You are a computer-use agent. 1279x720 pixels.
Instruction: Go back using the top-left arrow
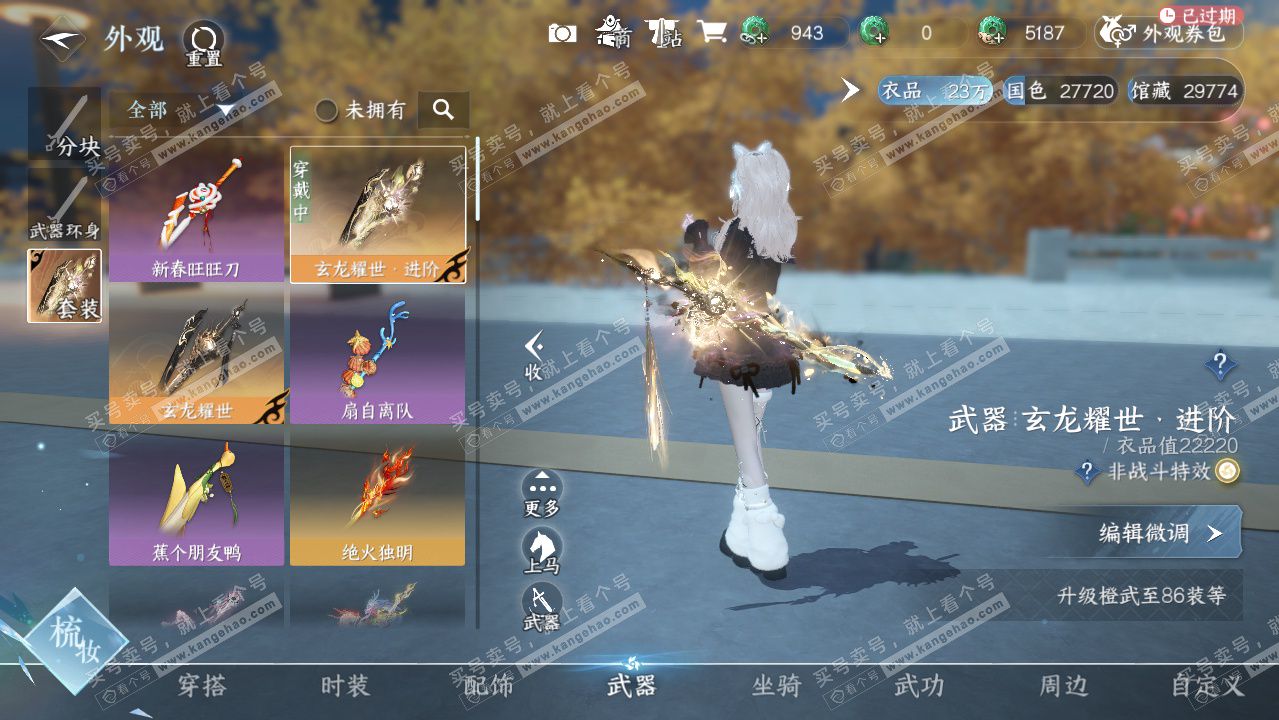pos(62,39)
